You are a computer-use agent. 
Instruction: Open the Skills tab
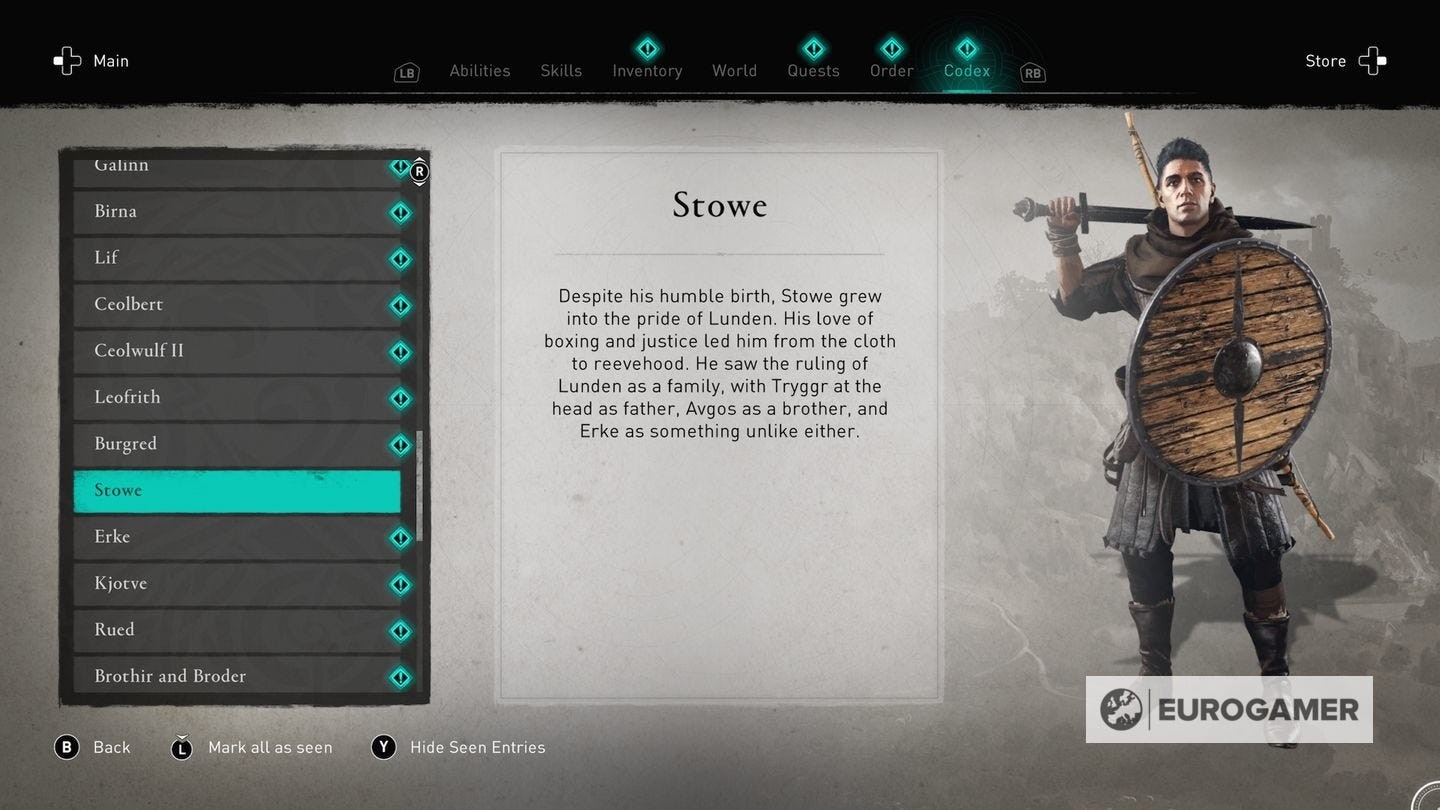(561, 71)
